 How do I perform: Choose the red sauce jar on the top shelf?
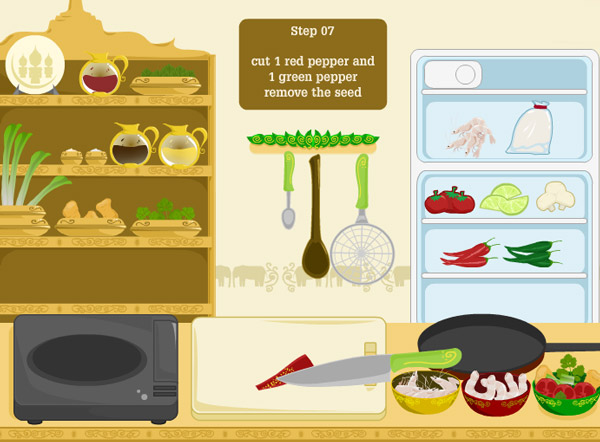(101, 76)
